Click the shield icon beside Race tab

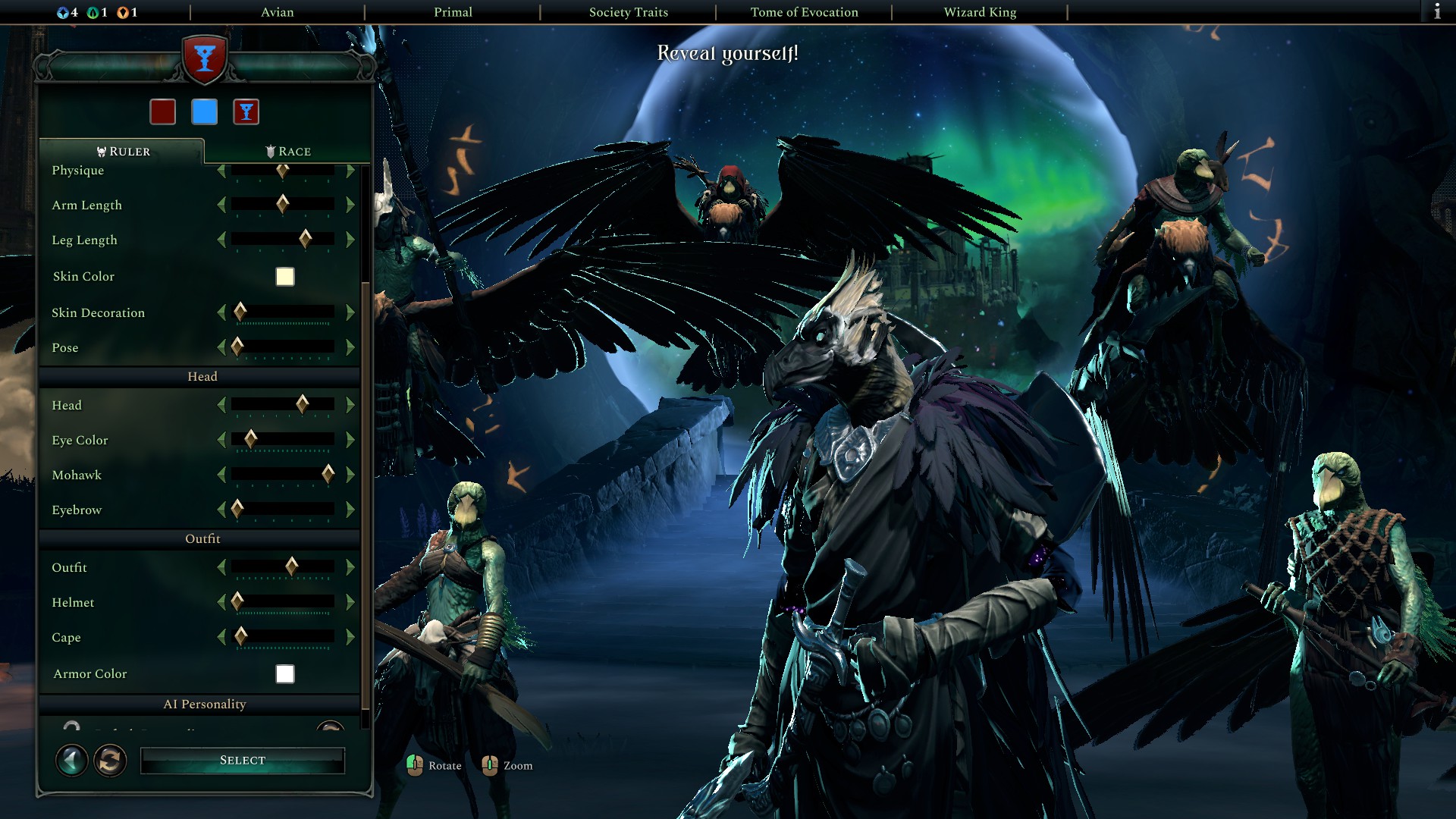(270, 151)
